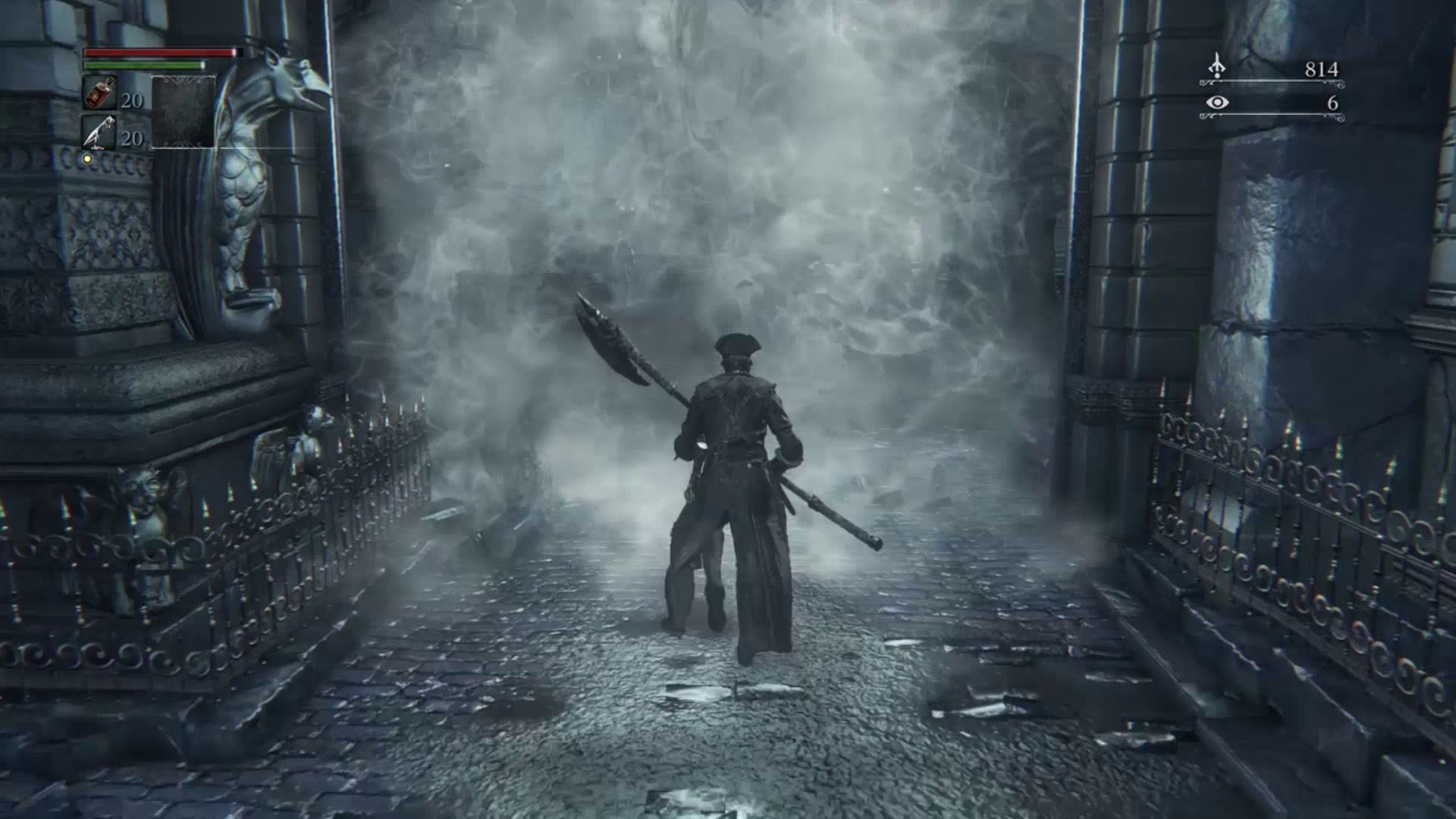
Task: Click the Blood Echoes sword emblem icon
Action: click(1216, 67)
